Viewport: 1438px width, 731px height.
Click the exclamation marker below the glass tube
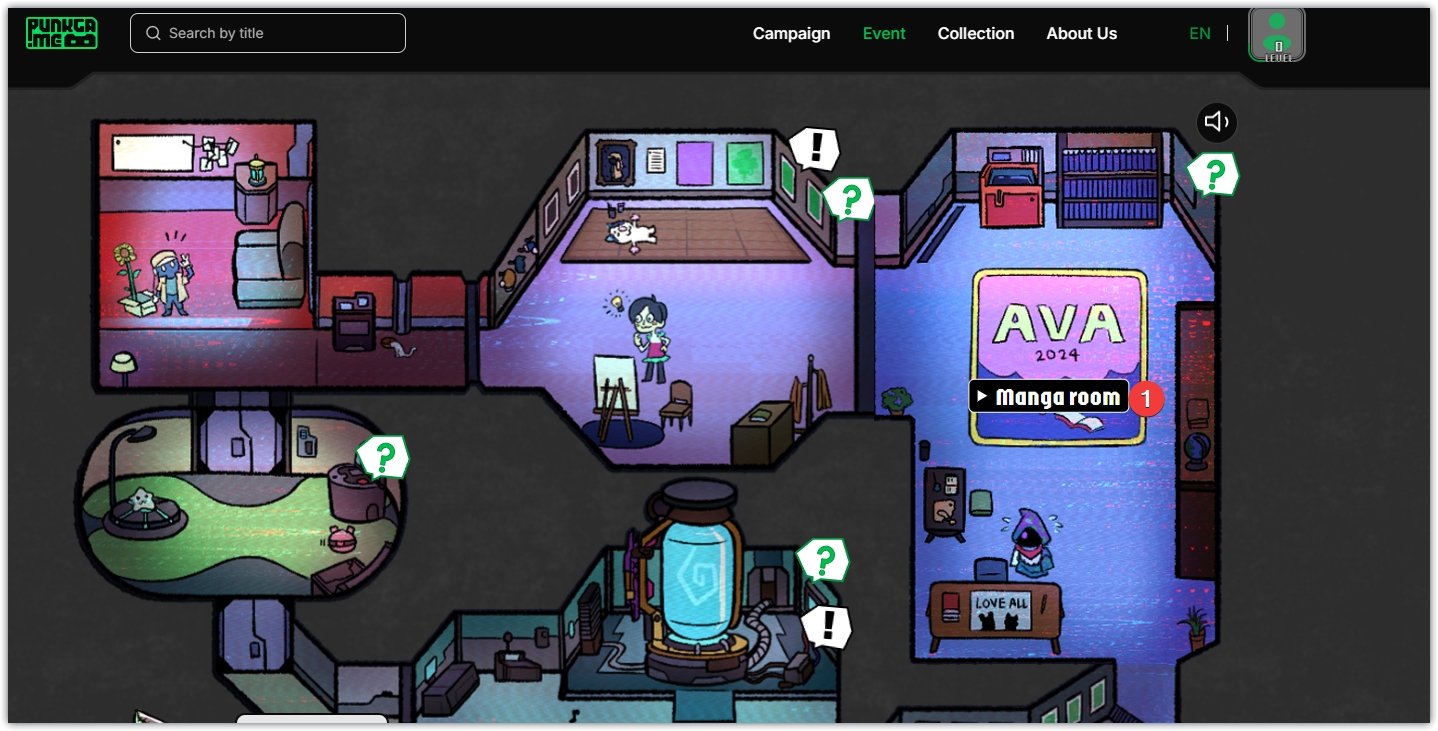point(827,627)
